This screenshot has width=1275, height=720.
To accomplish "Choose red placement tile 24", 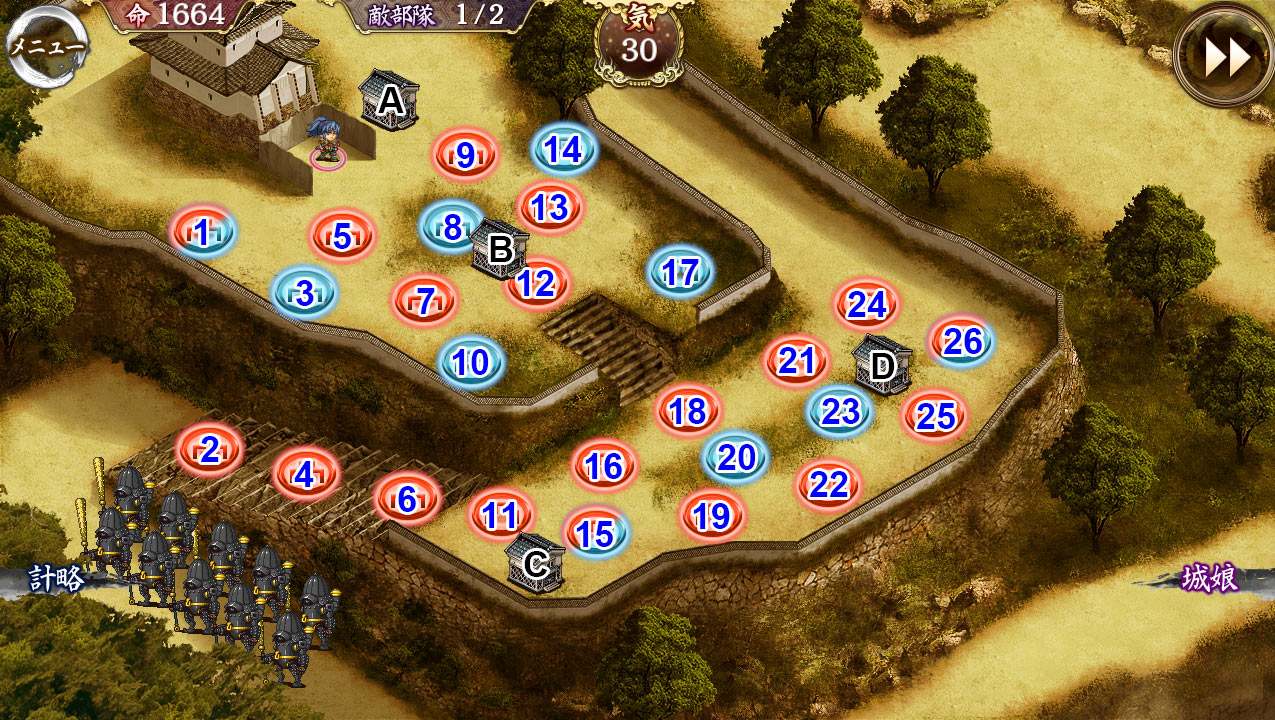I will click(867, 304).
